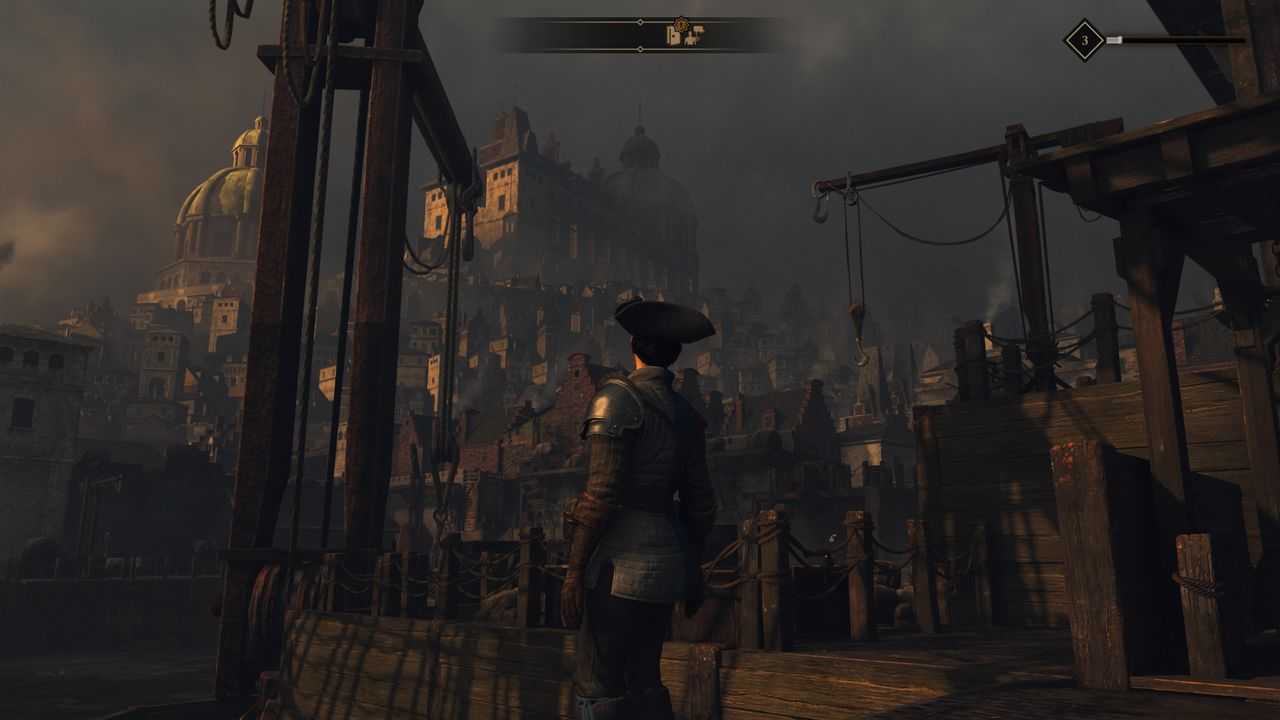Click the door marker on the compass
This screenshot has width=1280, height=720.
point(674,37)
